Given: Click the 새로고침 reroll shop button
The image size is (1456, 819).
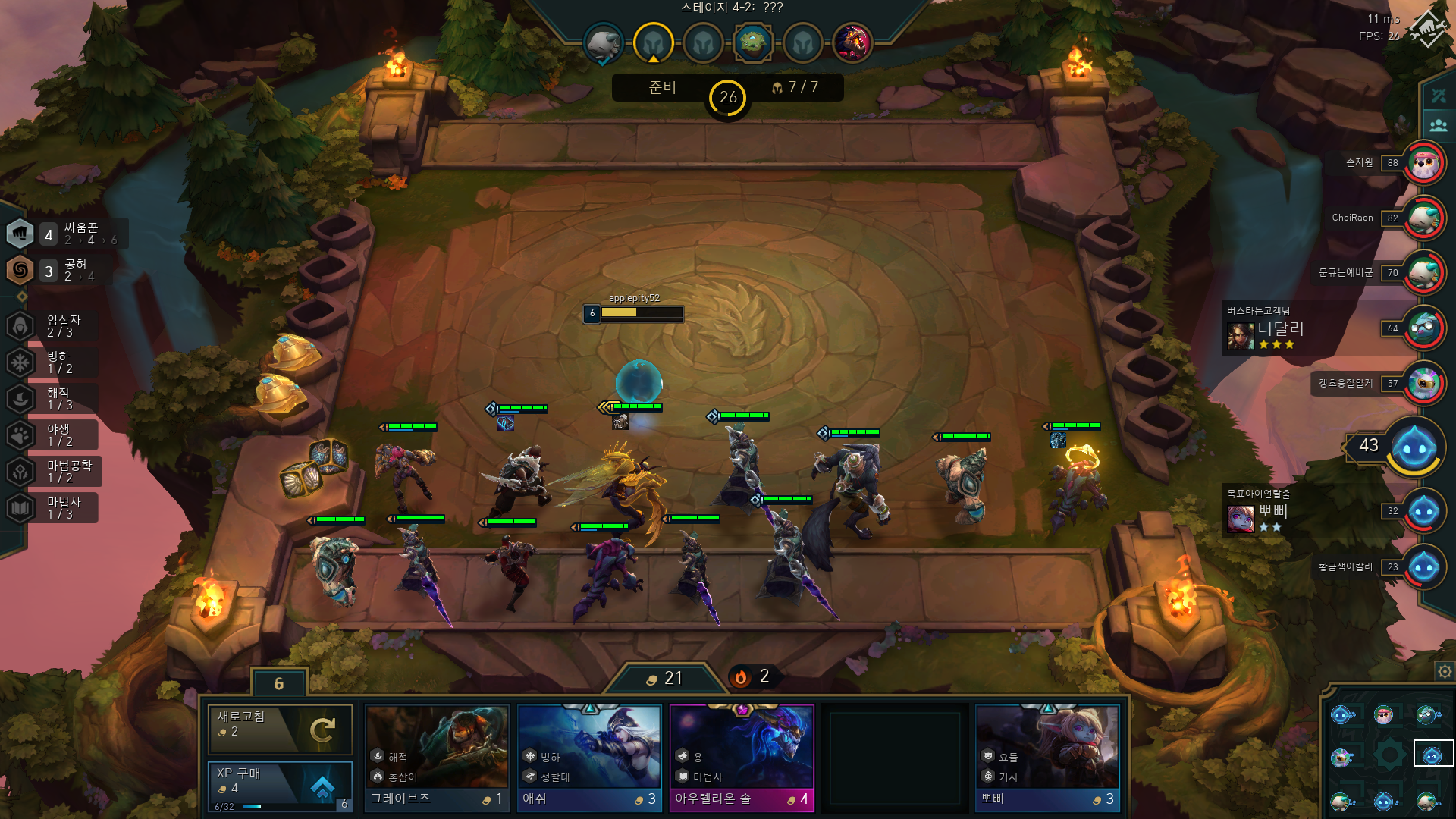Looking at the screenshot, I should coord(280,729).
